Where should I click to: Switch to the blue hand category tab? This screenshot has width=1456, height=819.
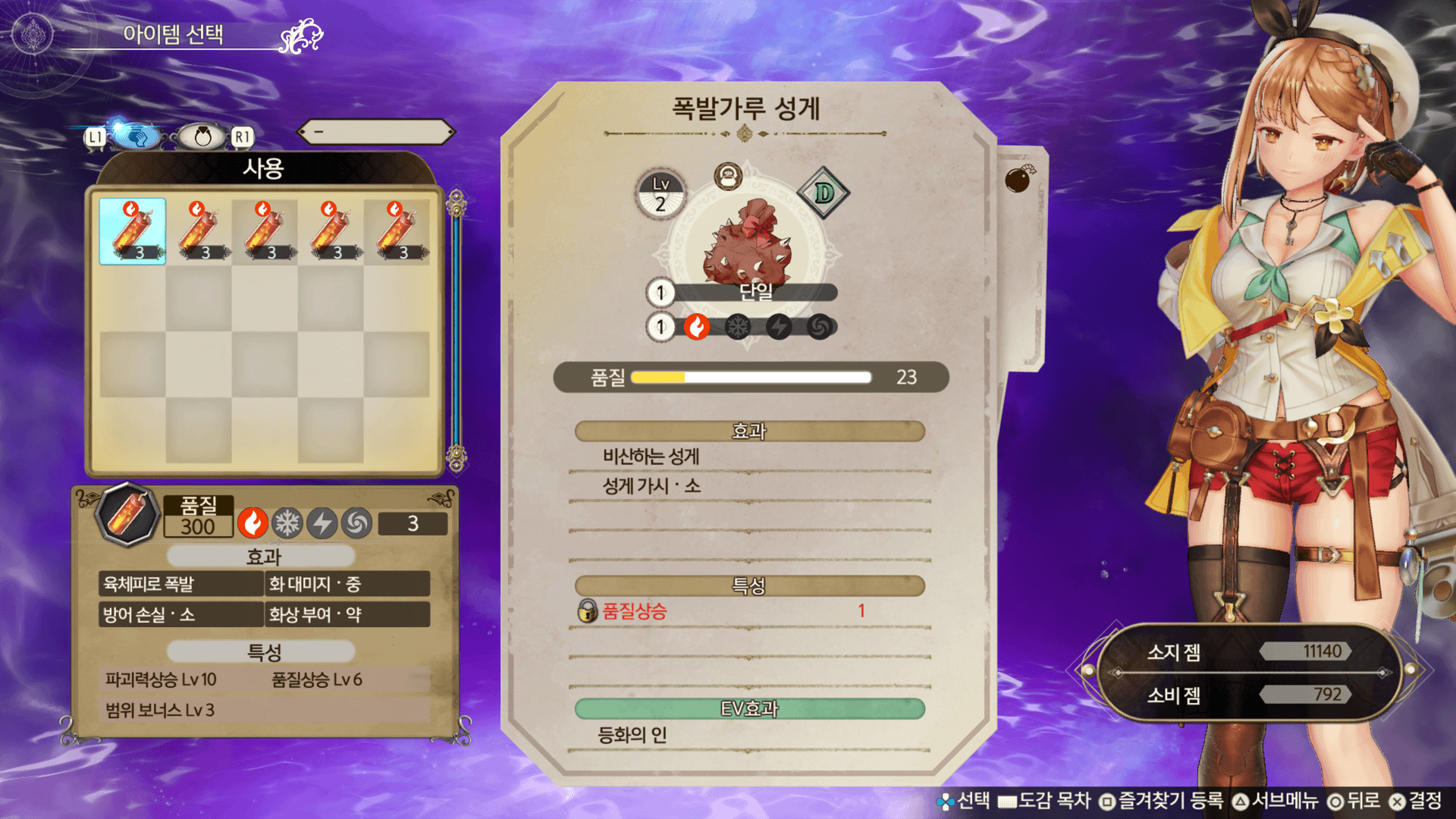[x=136, y=136]
